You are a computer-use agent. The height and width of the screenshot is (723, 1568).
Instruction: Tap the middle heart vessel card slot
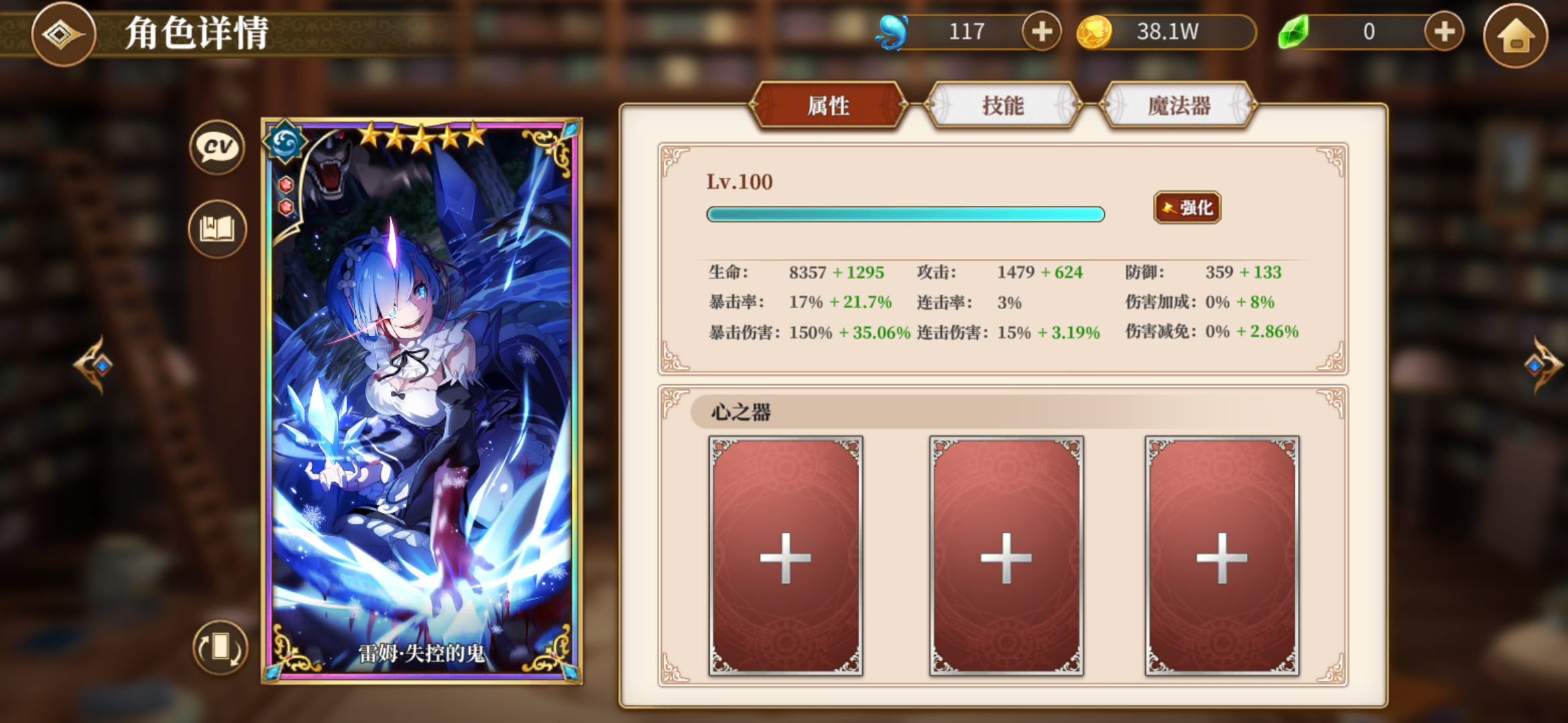tap(1007, 557)
